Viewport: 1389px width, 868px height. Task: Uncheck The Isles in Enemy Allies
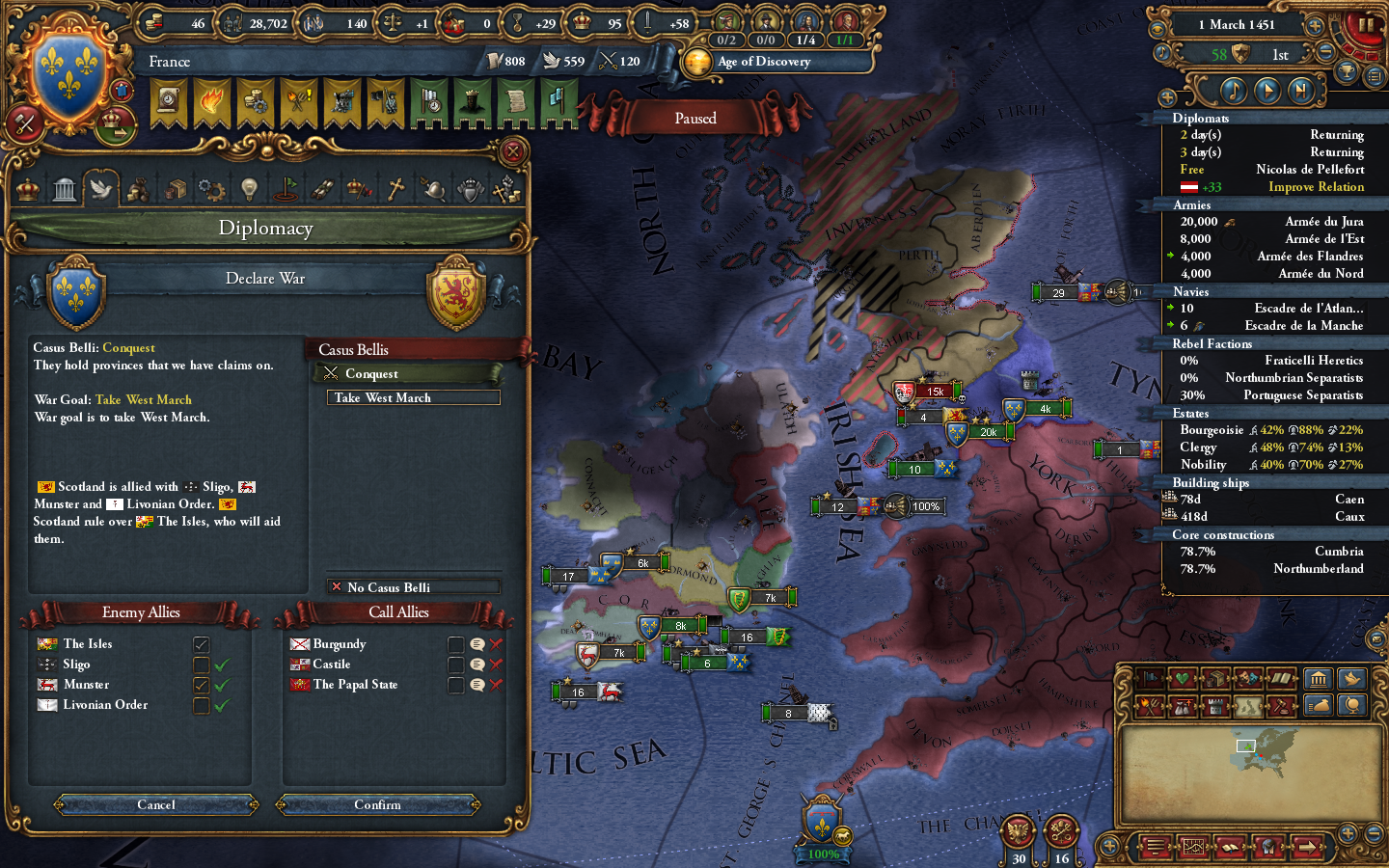tap(202, 644)
